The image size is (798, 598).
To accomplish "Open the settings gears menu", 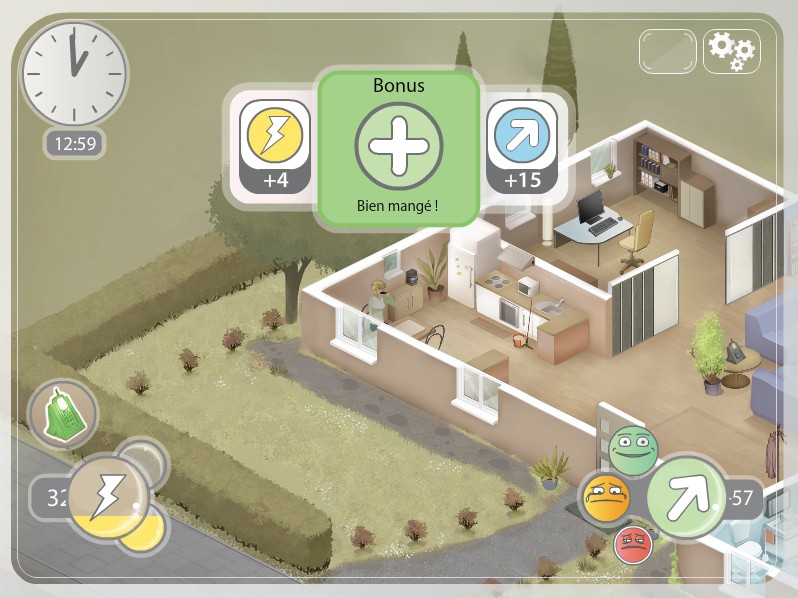I will tap(732, 50).
